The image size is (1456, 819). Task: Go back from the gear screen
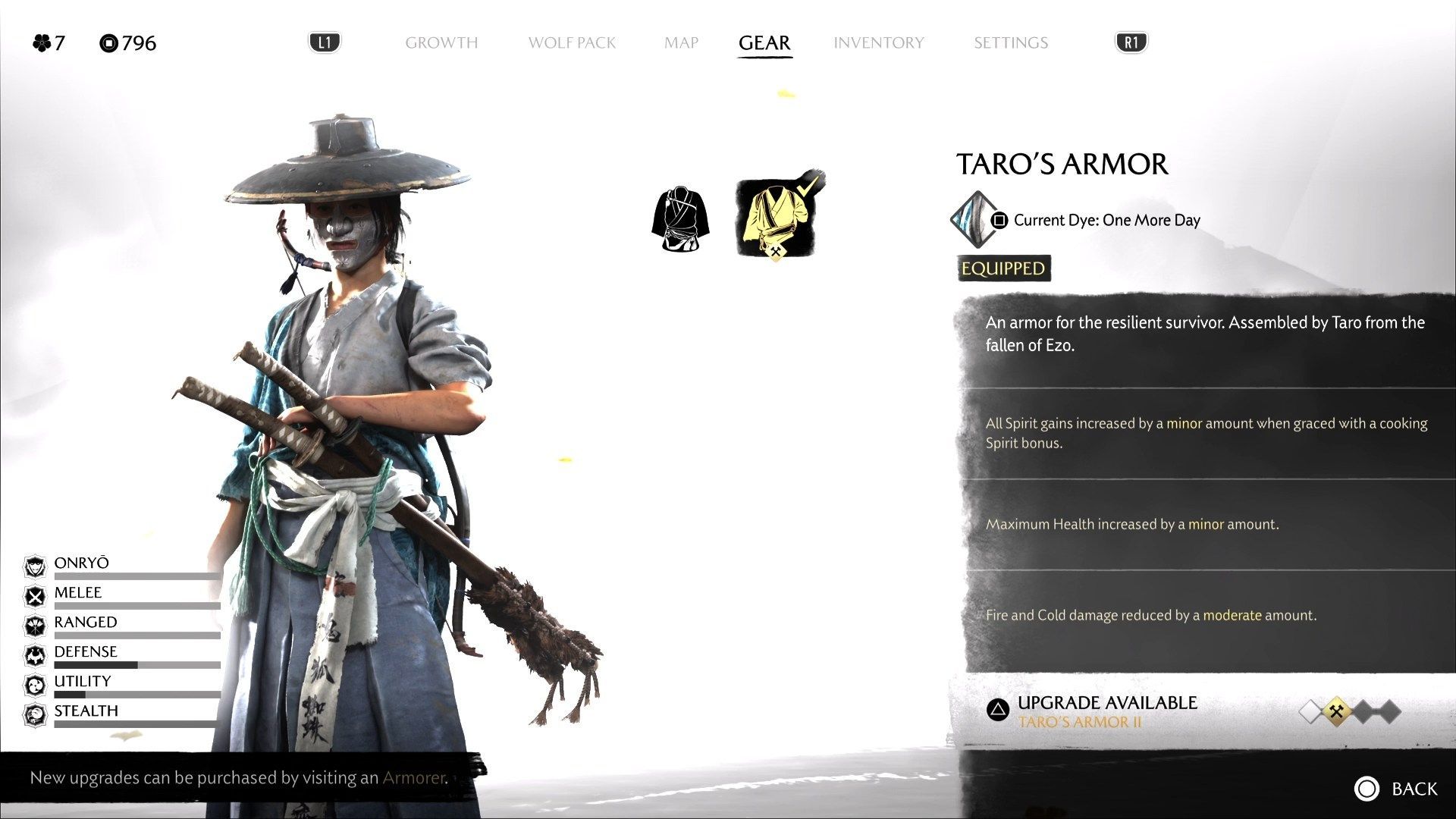click(x=1395, y=789)
